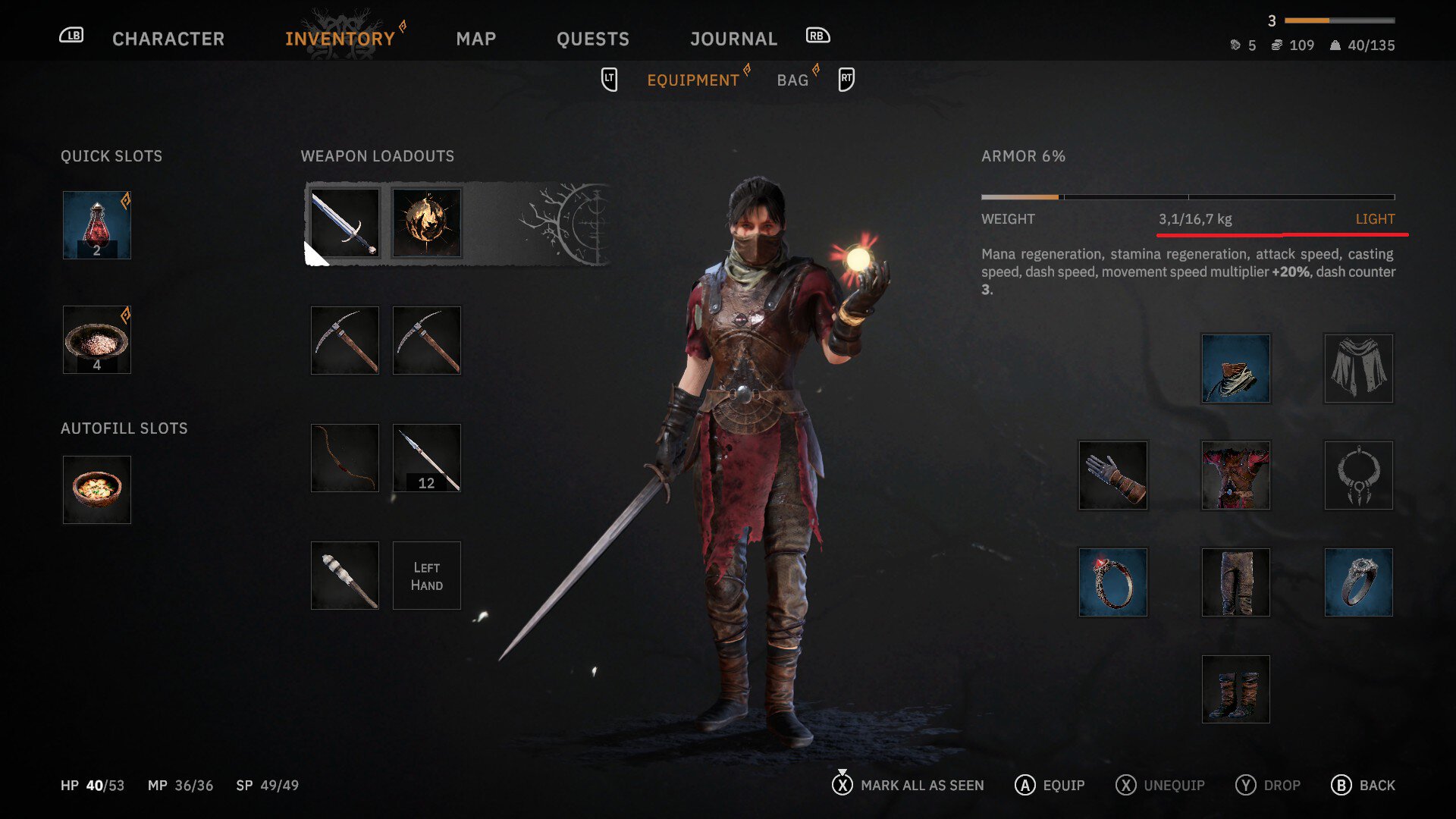Select the torch weapon slot
This screenshot has height=819, width=1456.
(345, 576)
